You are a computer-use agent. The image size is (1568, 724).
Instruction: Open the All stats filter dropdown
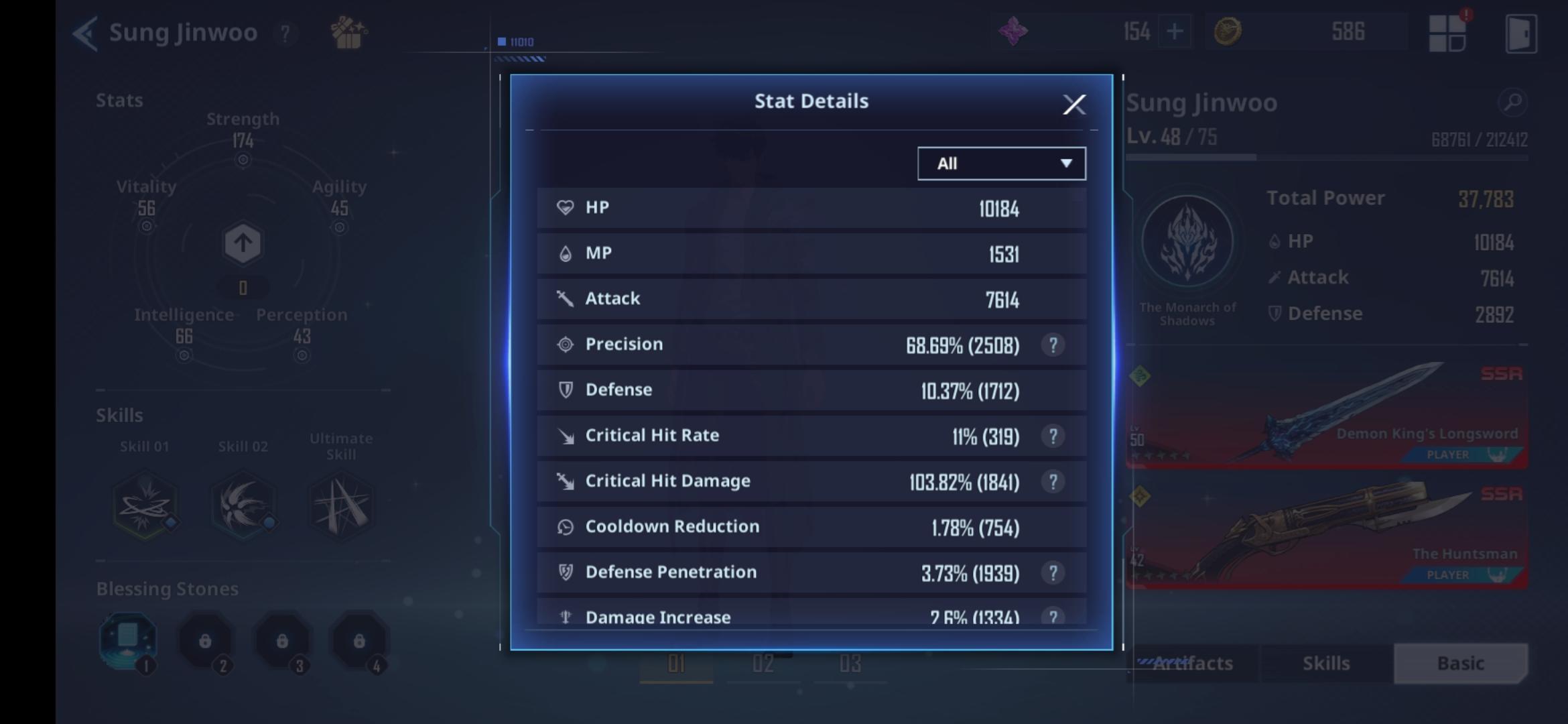pos(1001,163)
